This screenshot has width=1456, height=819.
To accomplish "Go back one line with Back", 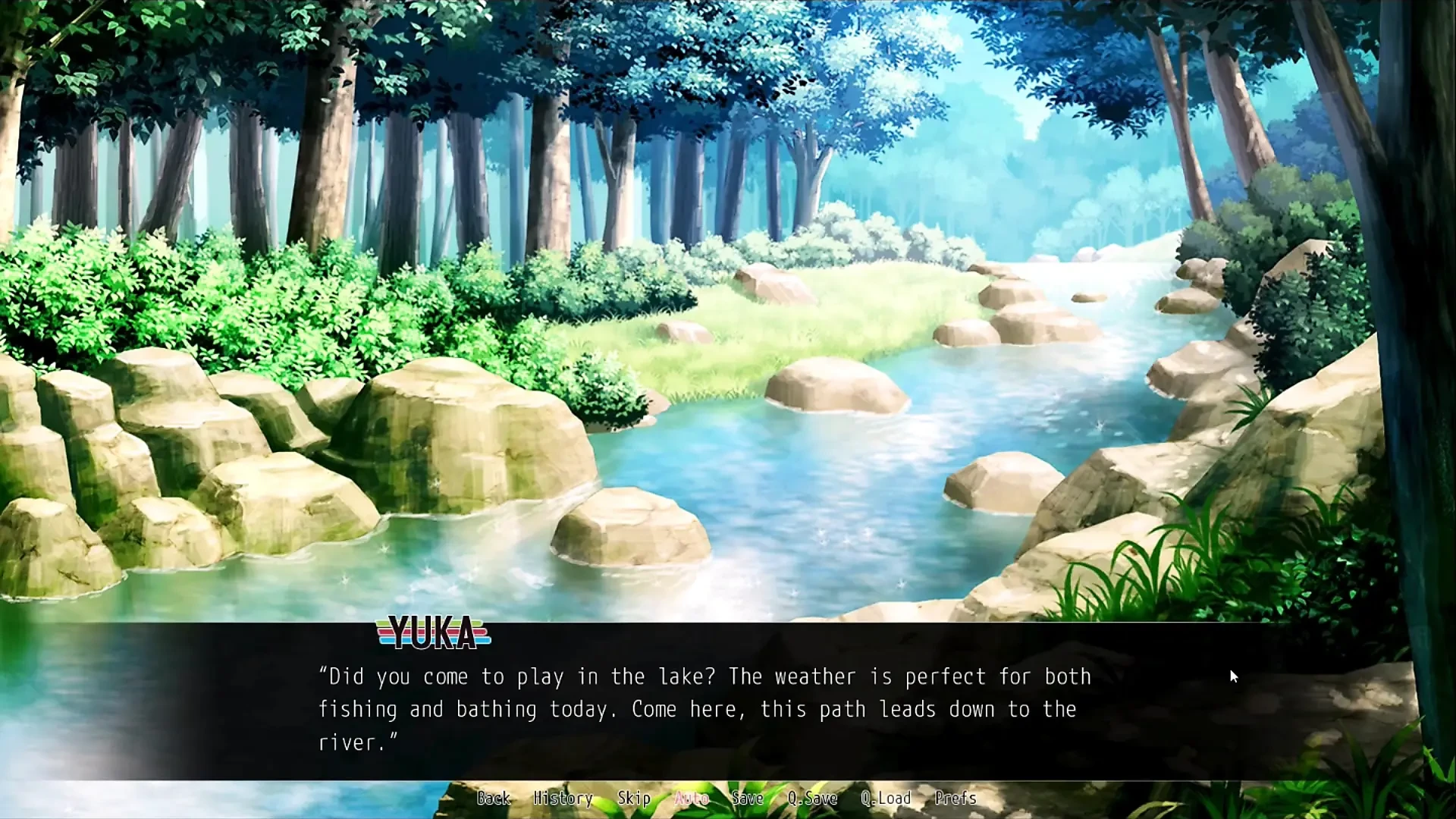I will pyautogui.click(x=493, y=798).
